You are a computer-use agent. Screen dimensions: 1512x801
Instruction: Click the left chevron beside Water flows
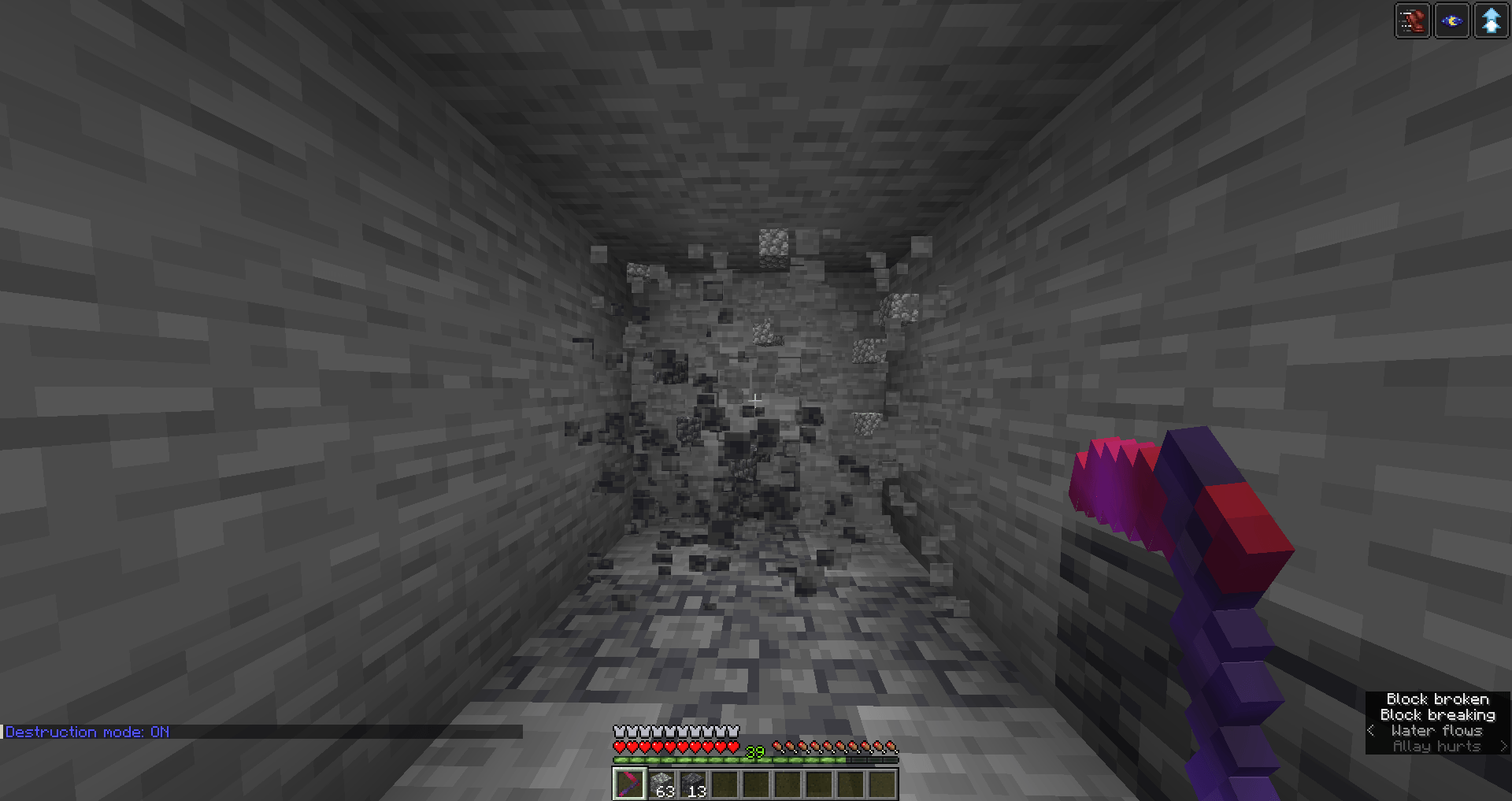1370,731
